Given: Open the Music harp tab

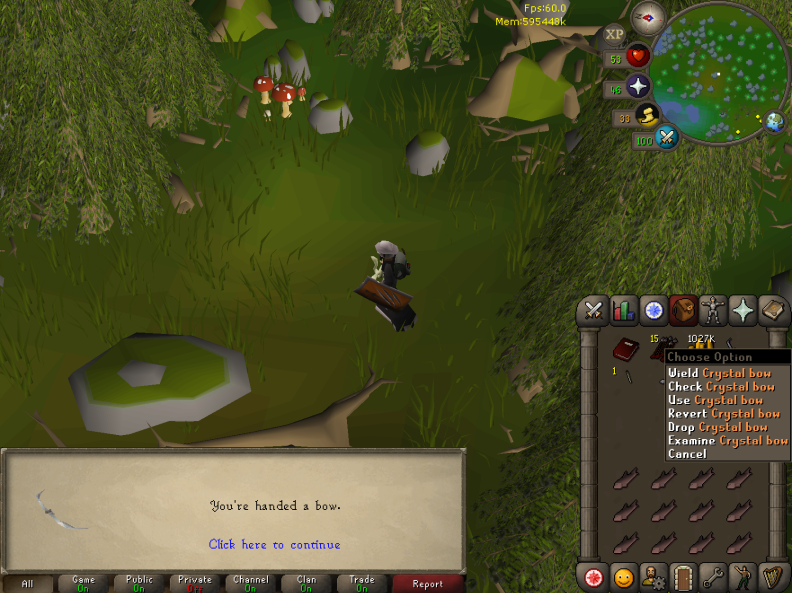Looking at the screenshot, I should 771,577.
